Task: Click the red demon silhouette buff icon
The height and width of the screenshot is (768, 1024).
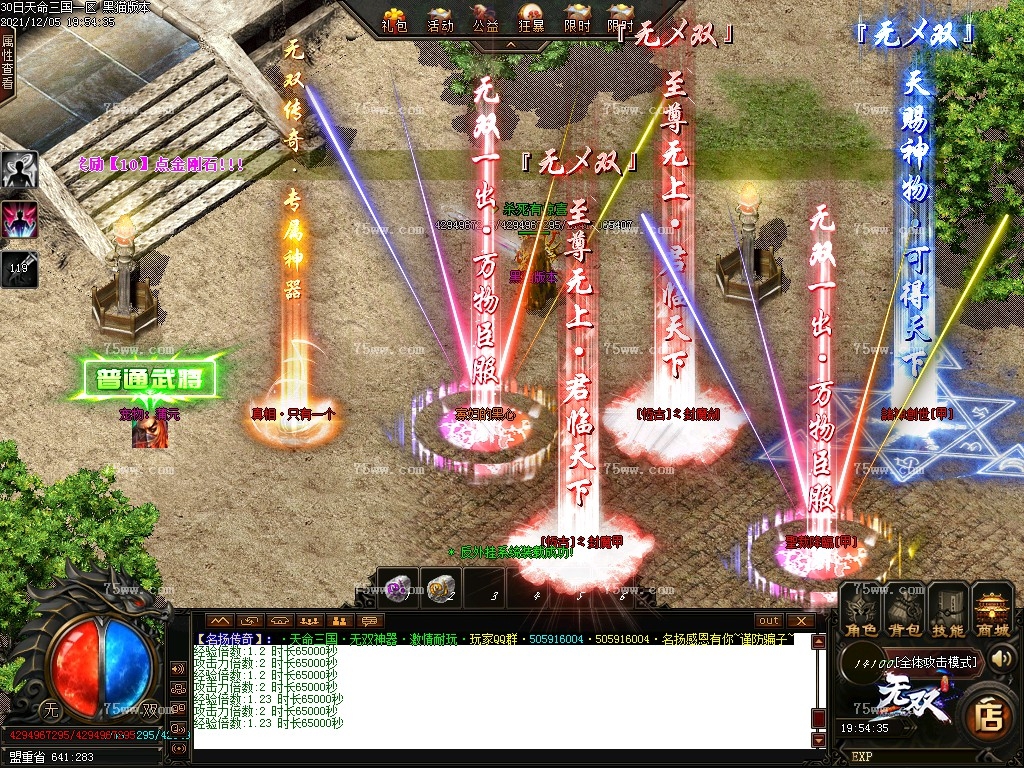Action: [x=20, y=219]
